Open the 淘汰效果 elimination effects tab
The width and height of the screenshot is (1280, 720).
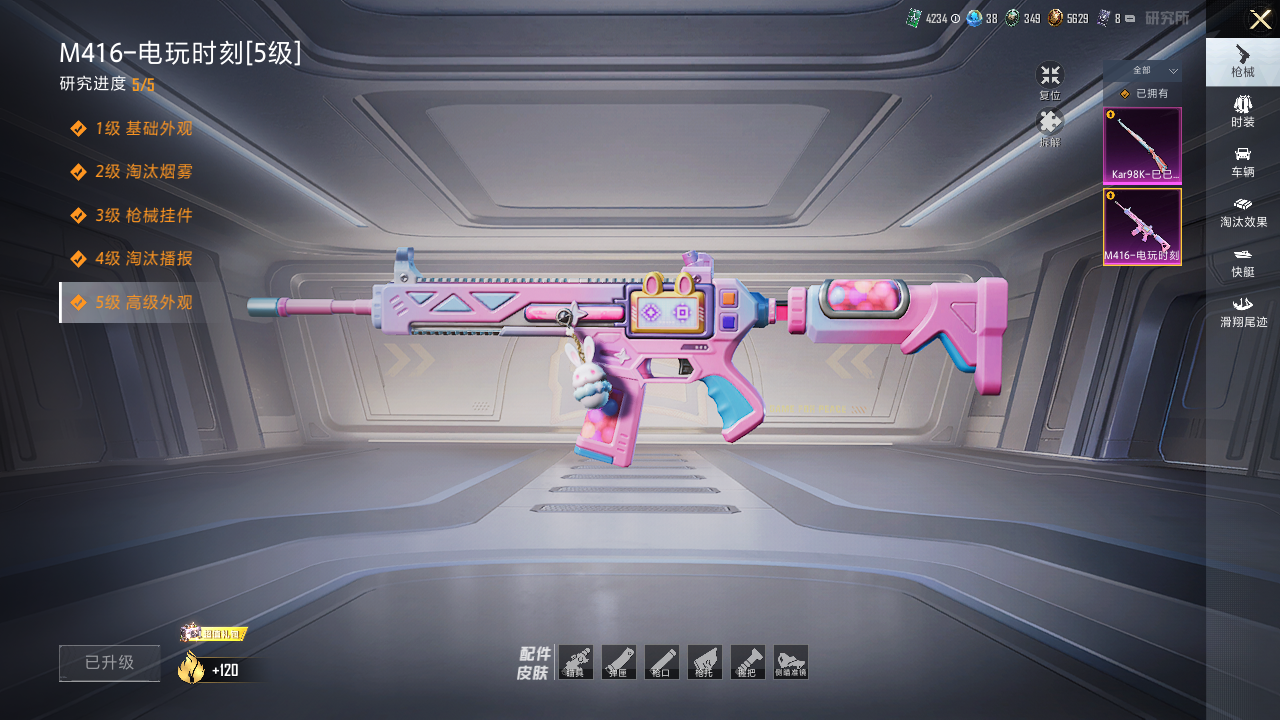click(x=1242, y=211)
